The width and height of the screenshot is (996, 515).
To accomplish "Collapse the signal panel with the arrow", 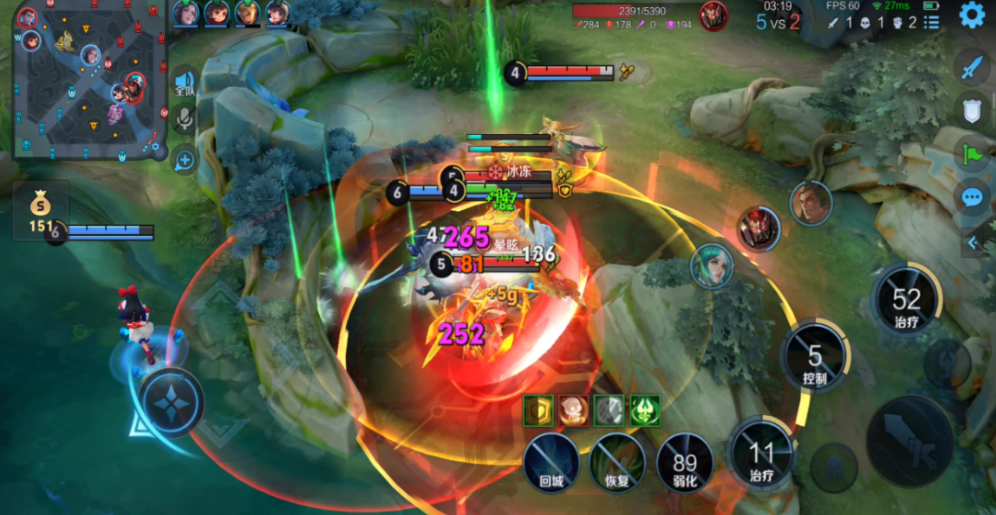I will pyautogui.click(x=974, y=242).
